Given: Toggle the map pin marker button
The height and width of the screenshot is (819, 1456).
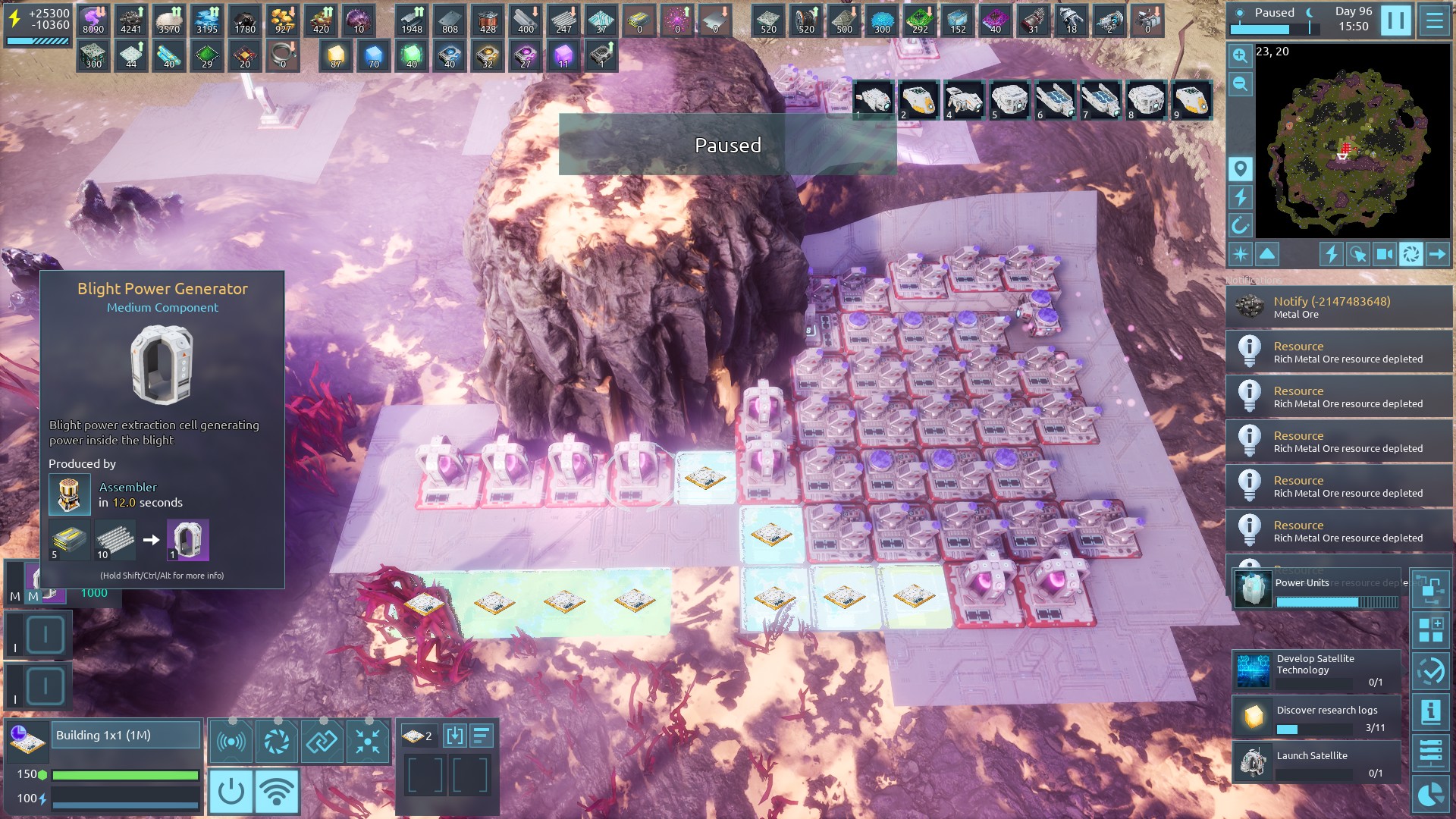Looking at the screenshot, I should [1240, 168].
